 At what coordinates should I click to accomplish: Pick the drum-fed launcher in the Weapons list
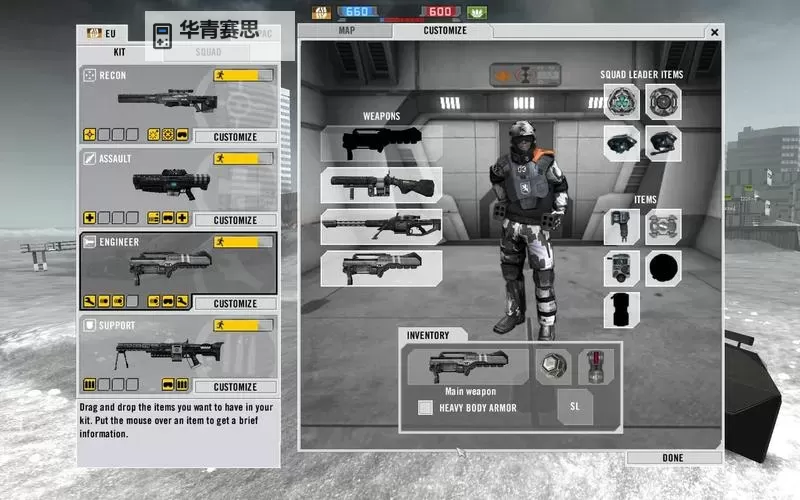[x=381, y=184]
